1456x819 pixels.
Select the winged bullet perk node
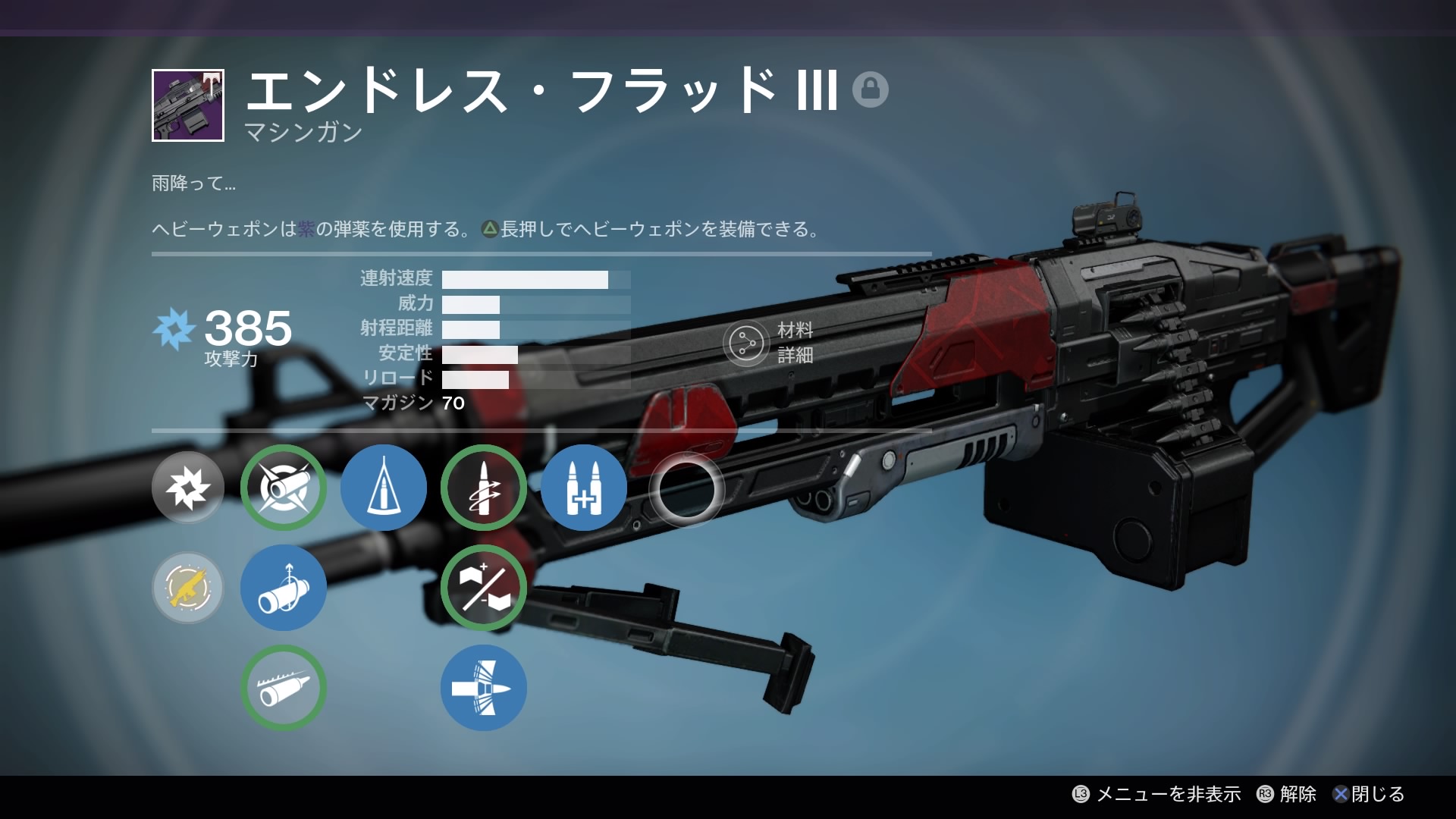click(x=484, y=688)
